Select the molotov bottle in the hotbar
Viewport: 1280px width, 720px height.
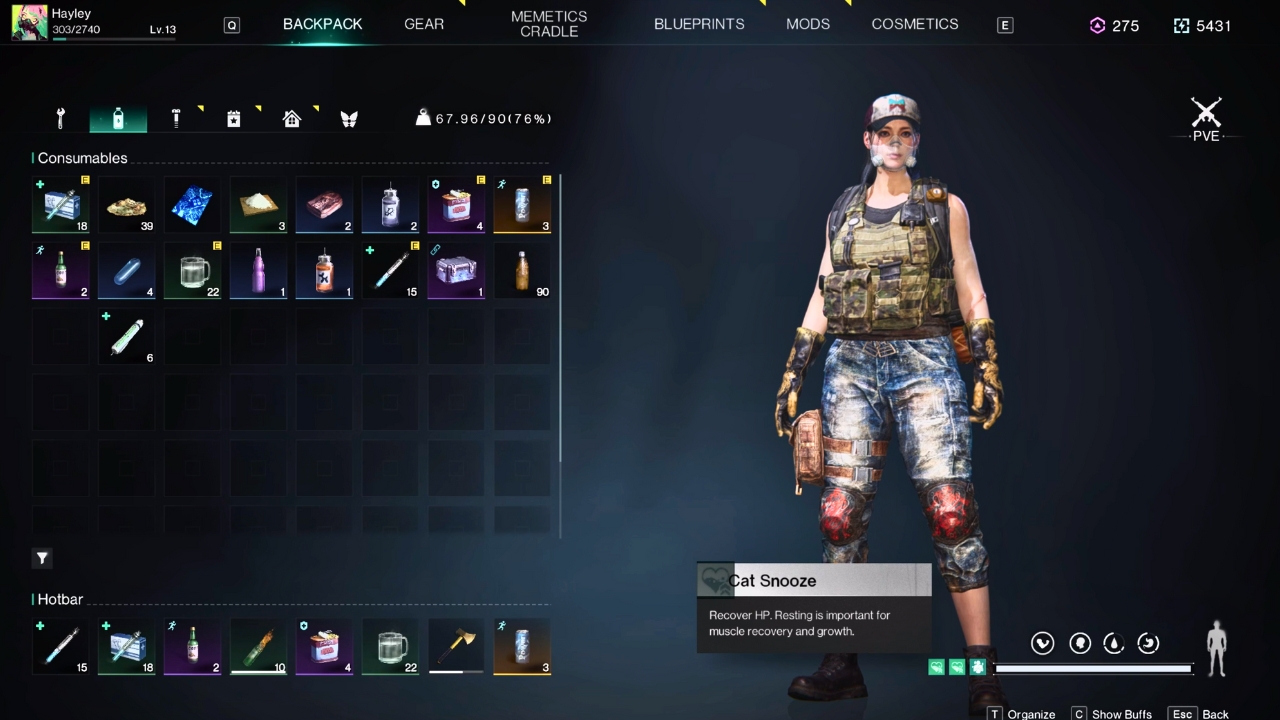point(258,646)
